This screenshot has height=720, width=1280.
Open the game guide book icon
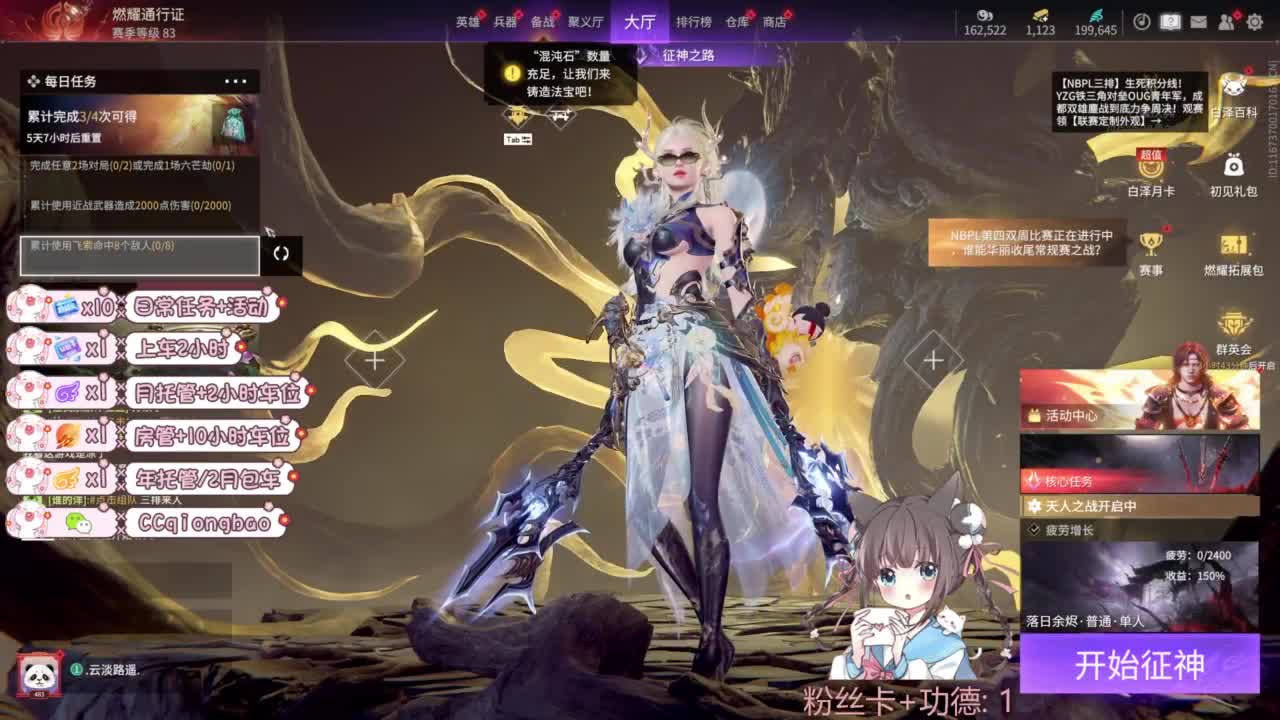[1171, 20]
